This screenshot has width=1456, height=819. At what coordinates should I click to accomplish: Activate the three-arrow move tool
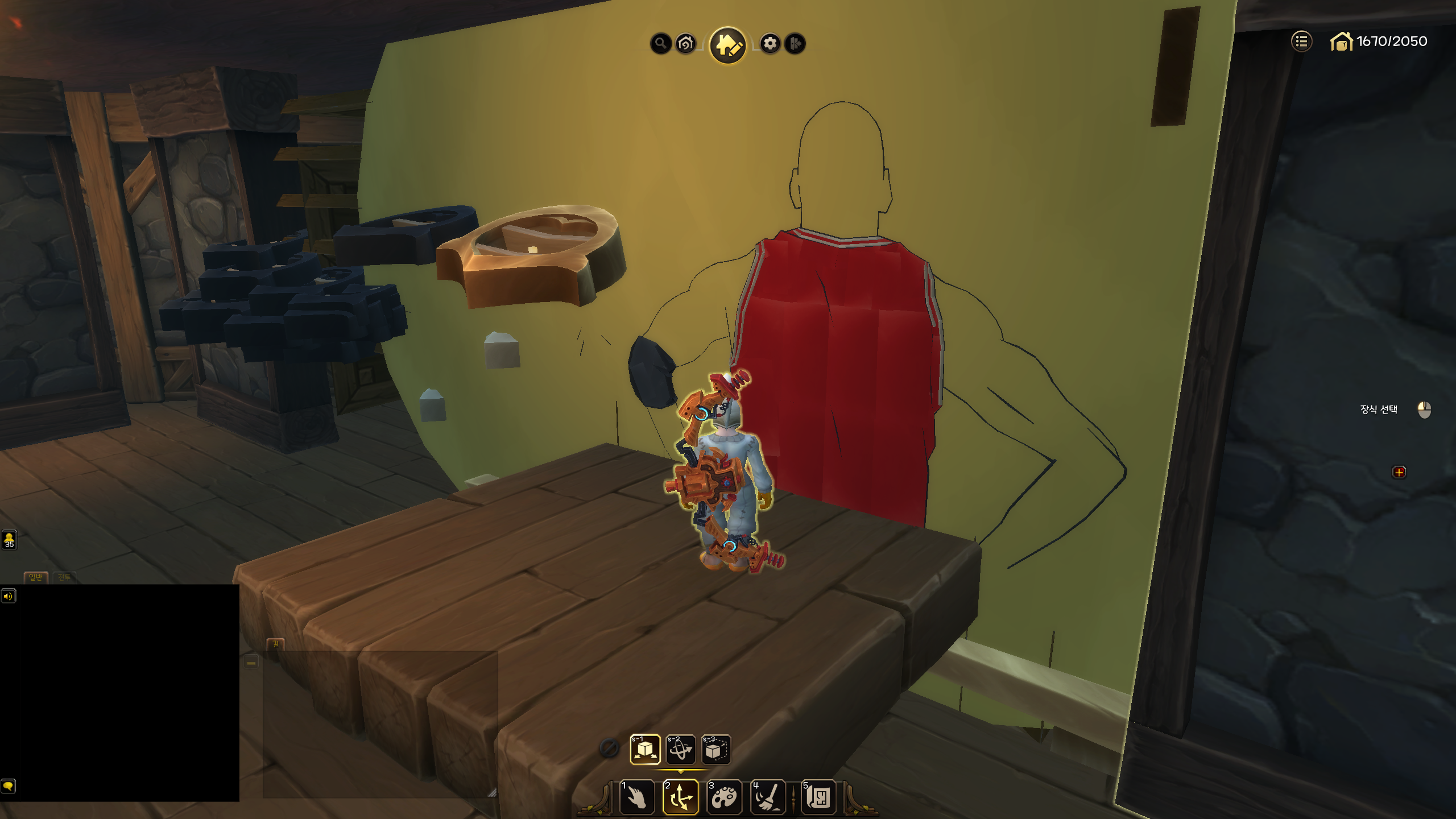point(680,797)
